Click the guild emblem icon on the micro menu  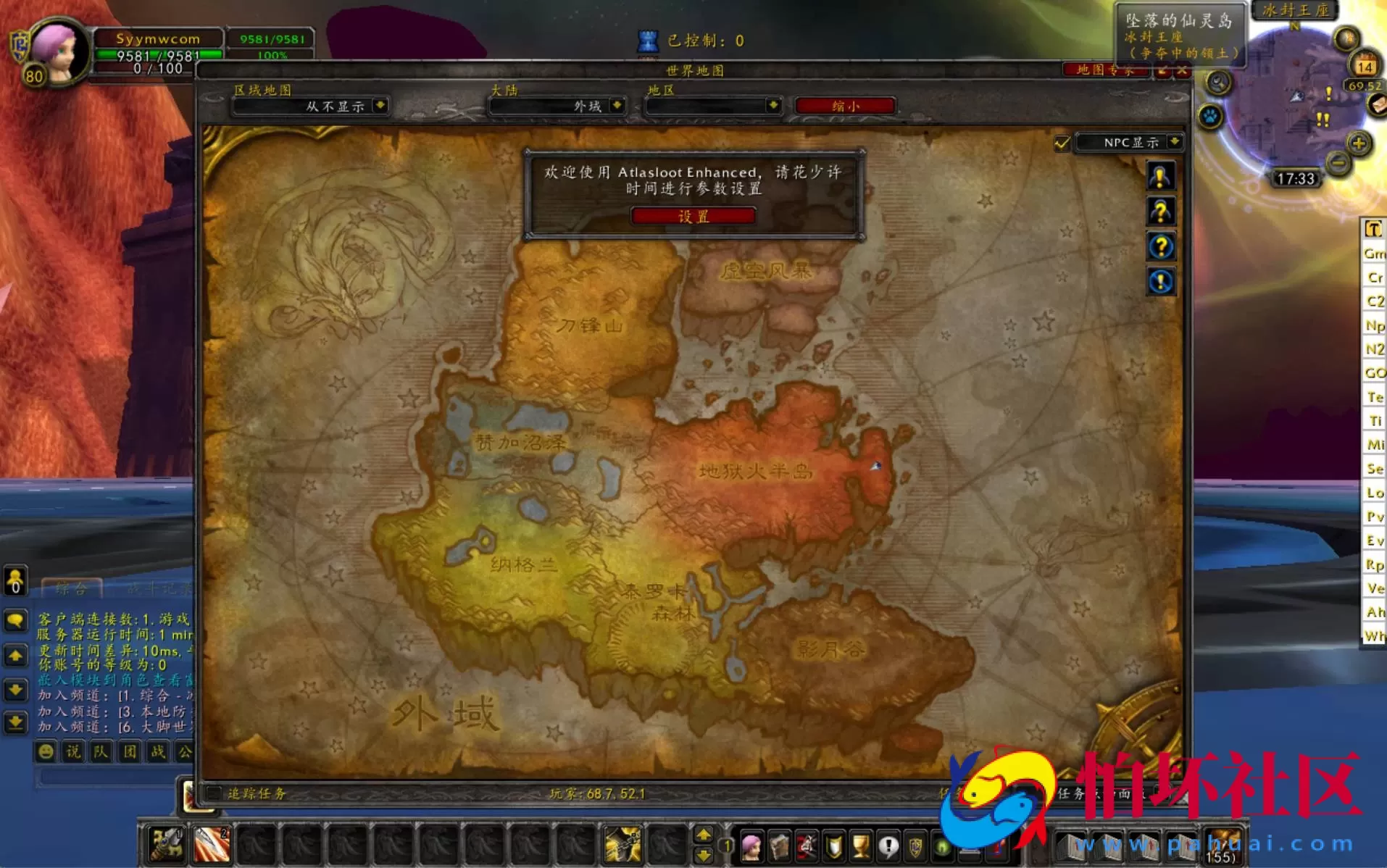coord(915,846)
